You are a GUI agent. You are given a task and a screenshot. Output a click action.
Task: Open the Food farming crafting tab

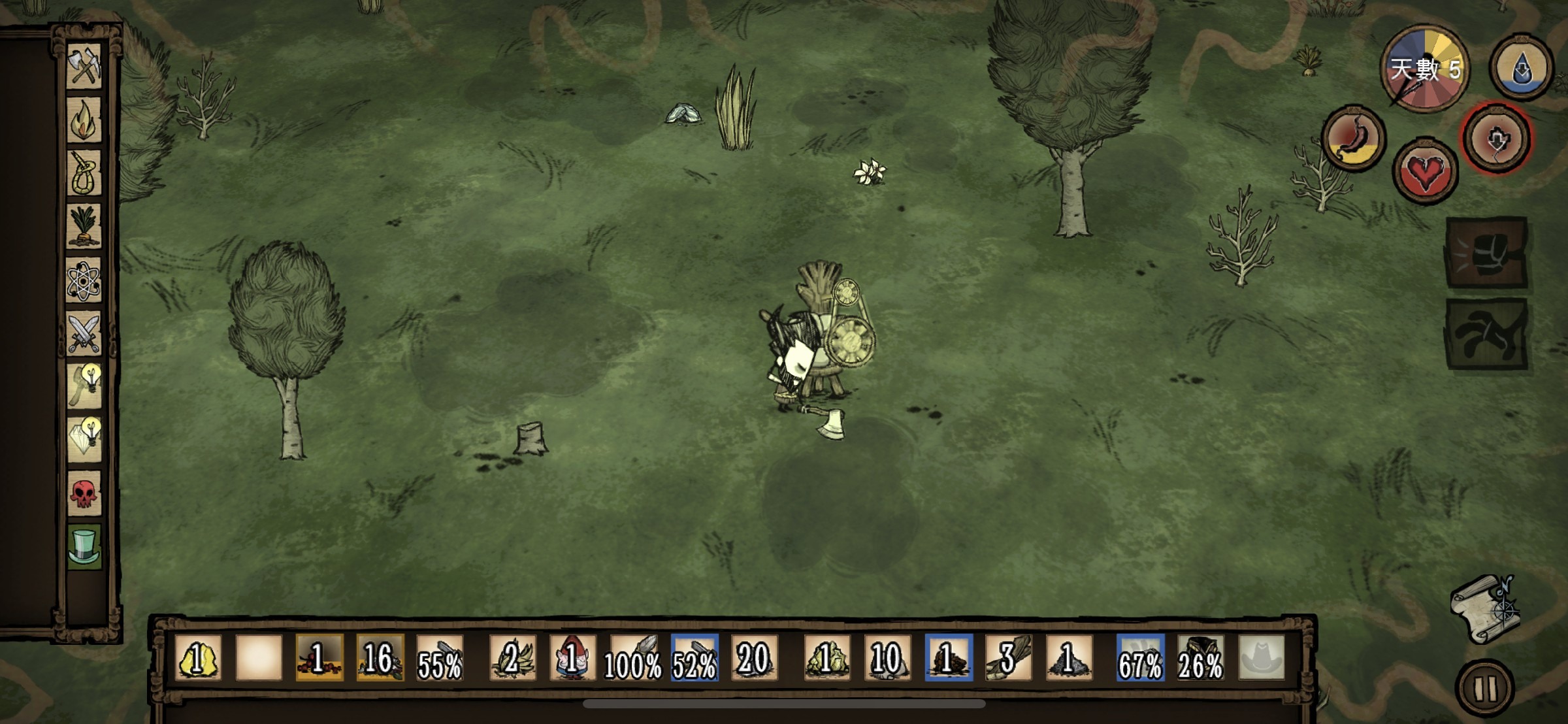(x=84, y=227)
